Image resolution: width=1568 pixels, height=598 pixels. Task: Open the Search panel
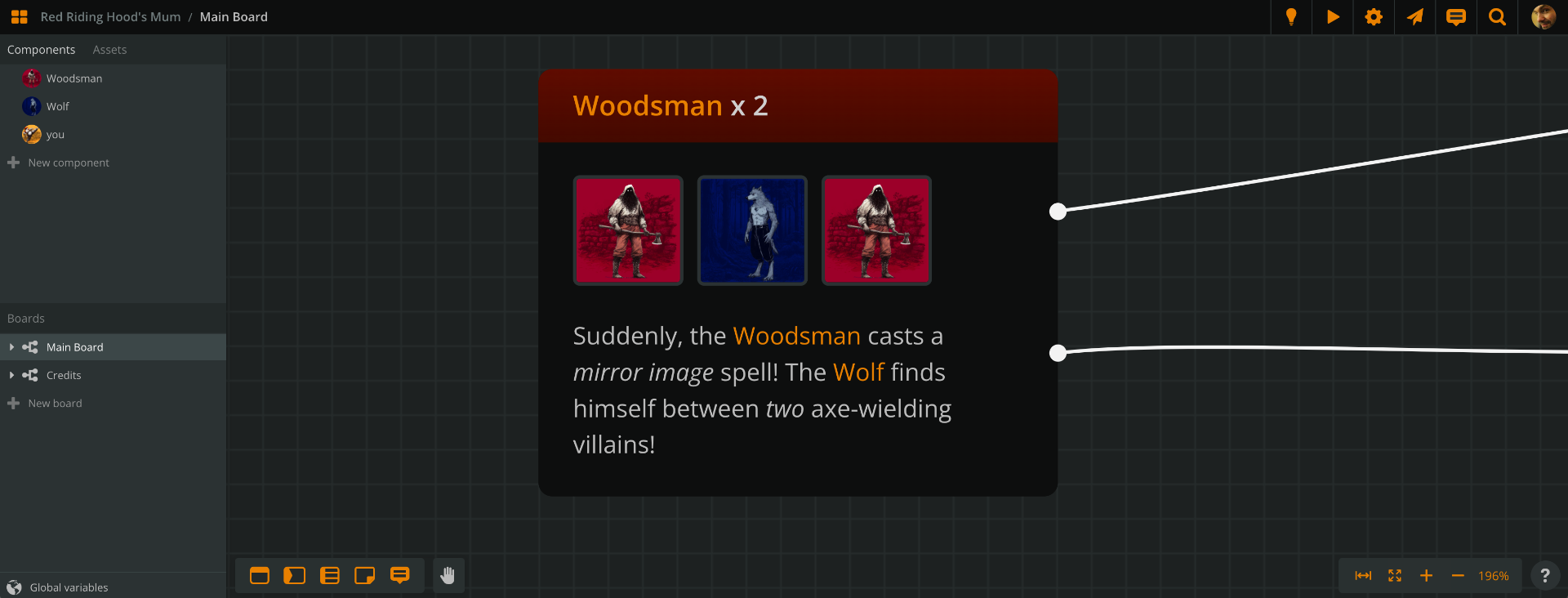pos(1497,16)
